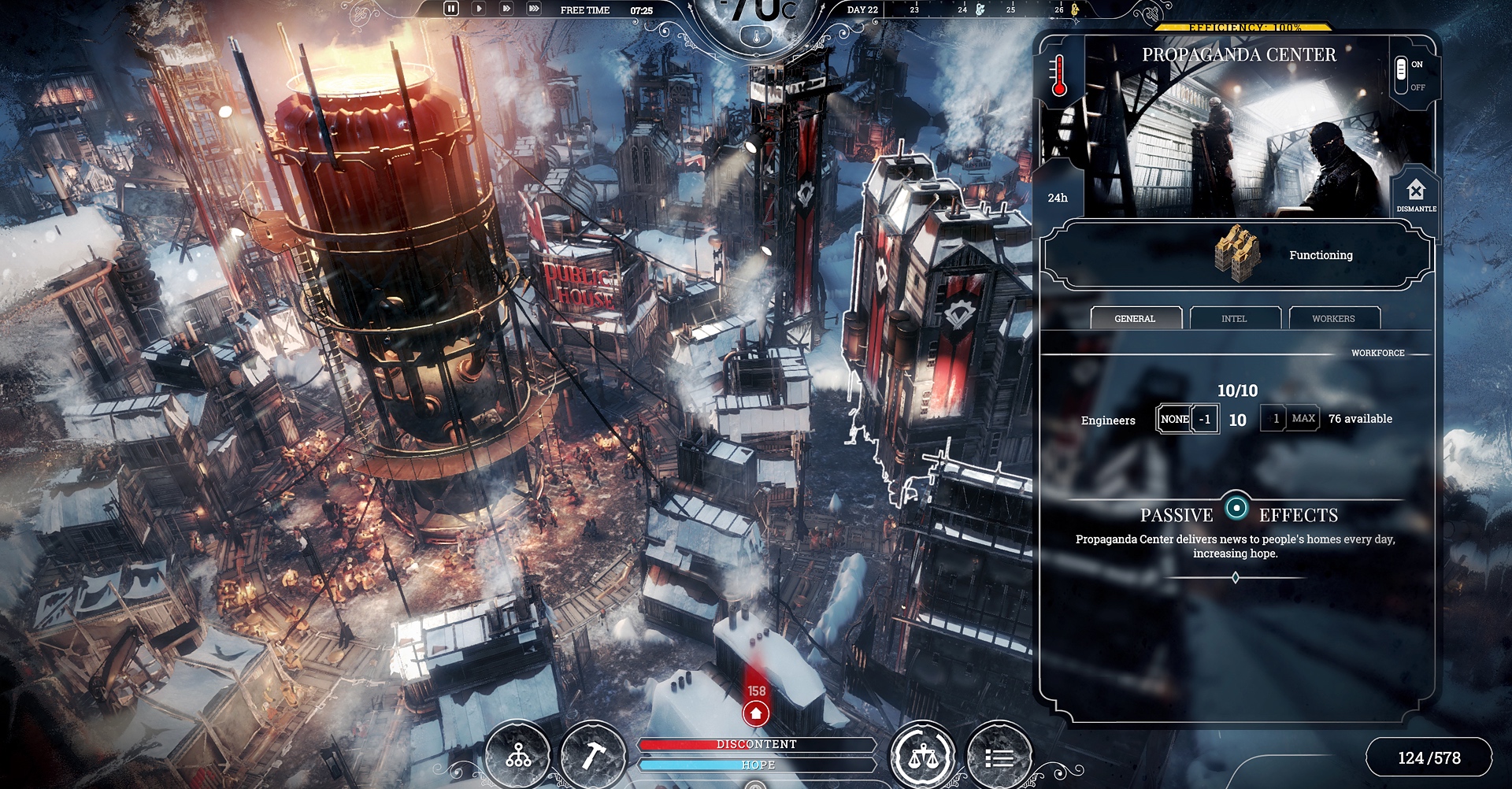Open the construction hammer menu

[x=593, y=756]
